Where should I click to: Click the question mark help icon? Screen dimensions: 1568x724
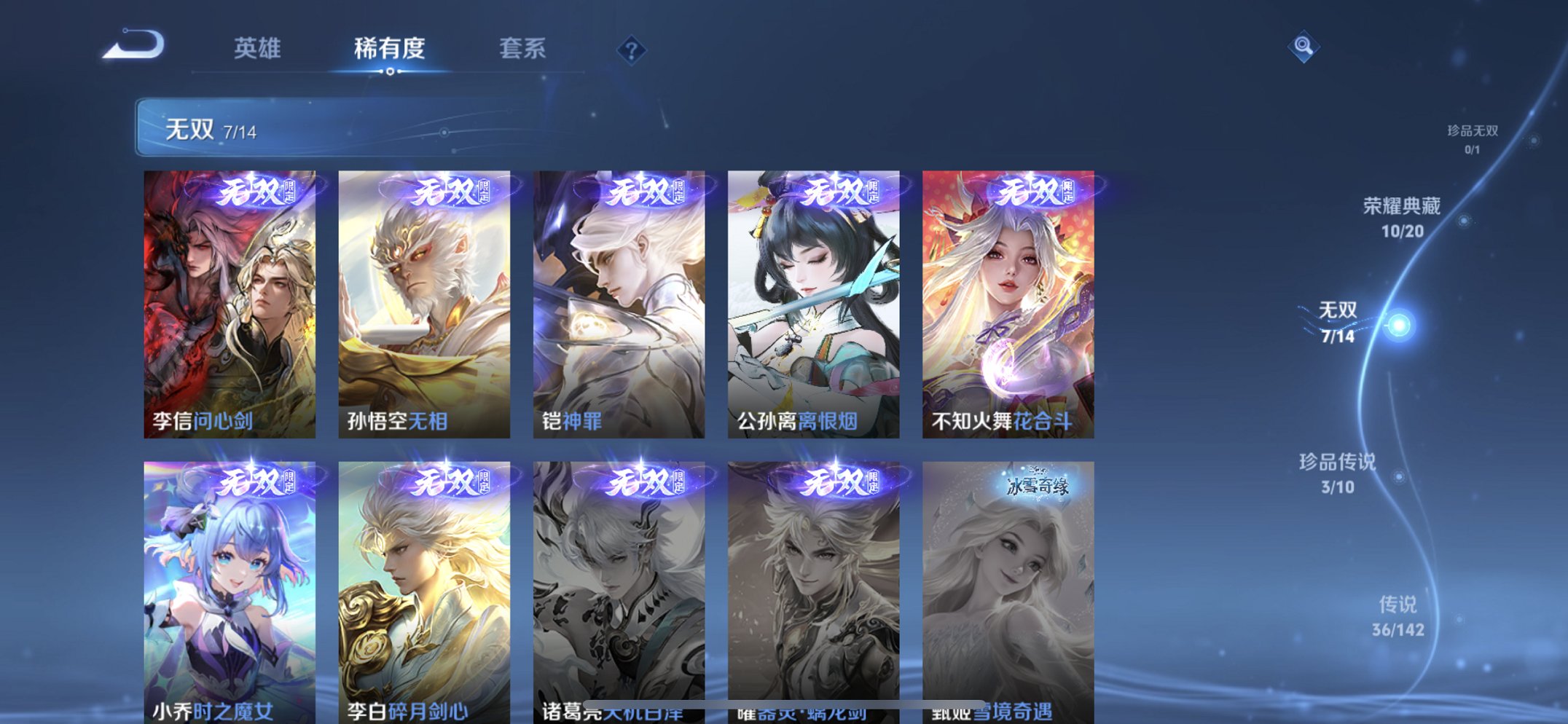point(631,50)
